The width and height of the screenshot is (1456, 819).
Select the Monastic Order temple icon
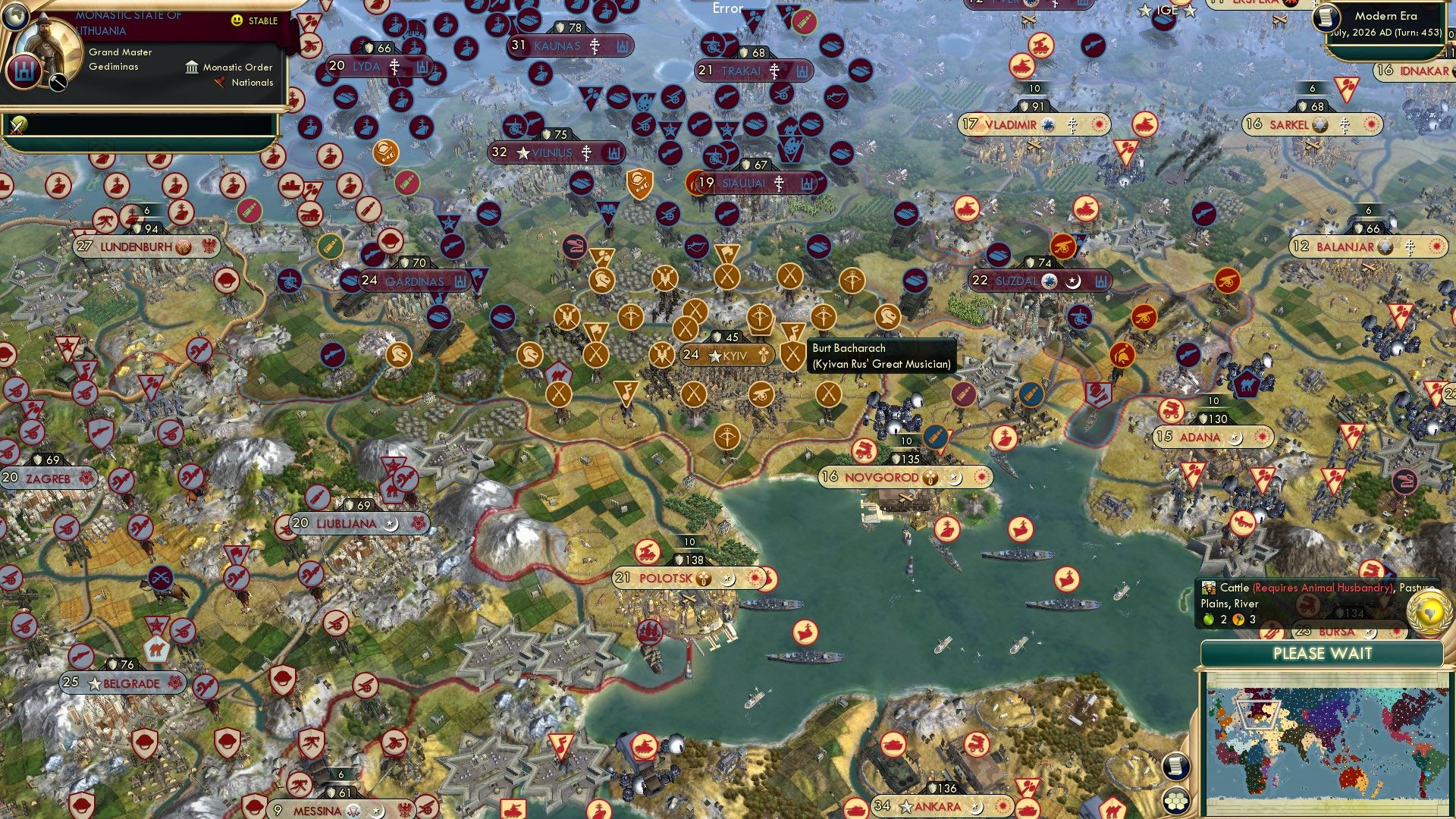pyautogui.click(x=192, y=67)
